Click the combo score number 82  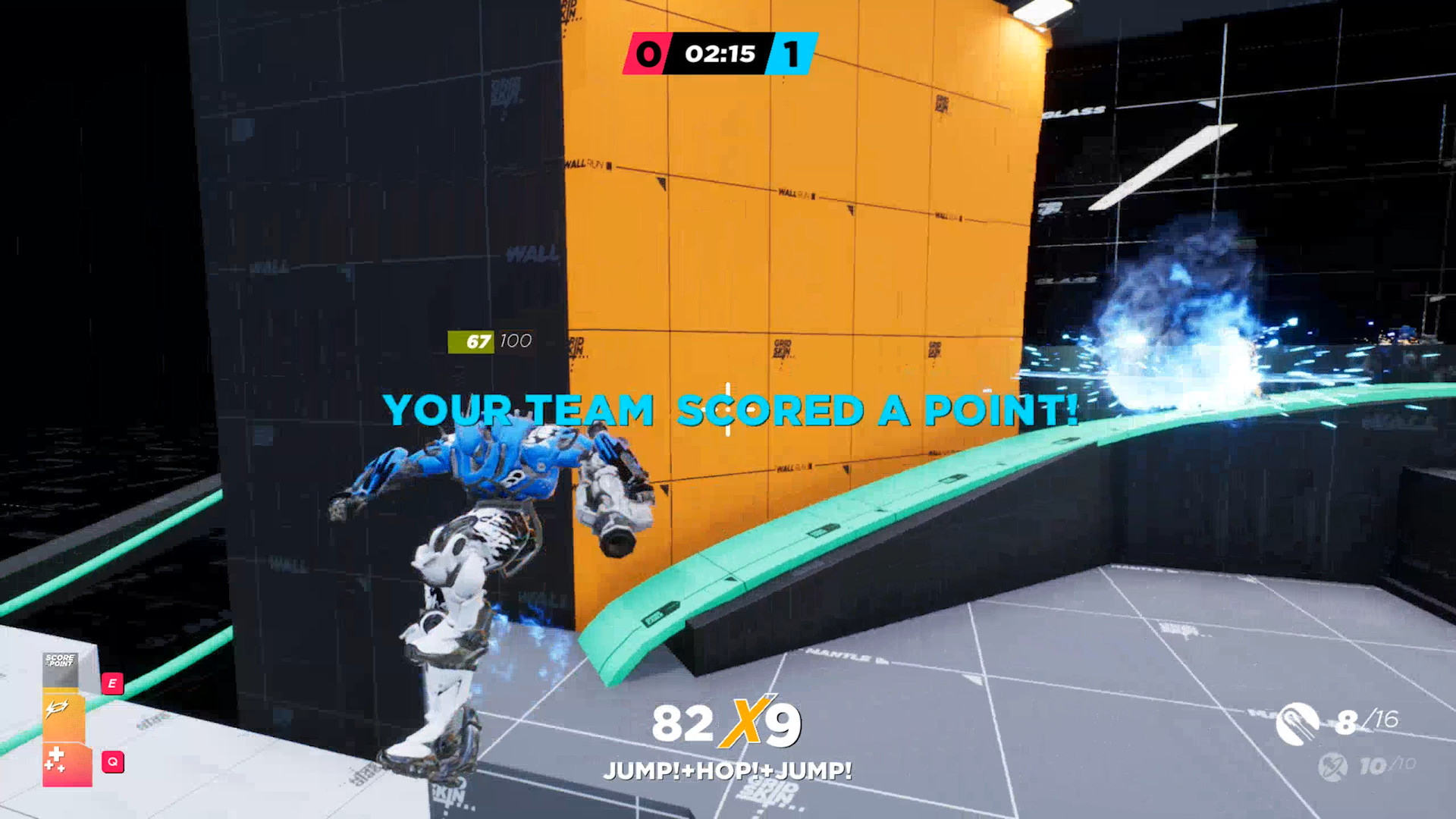pos(683,724)
